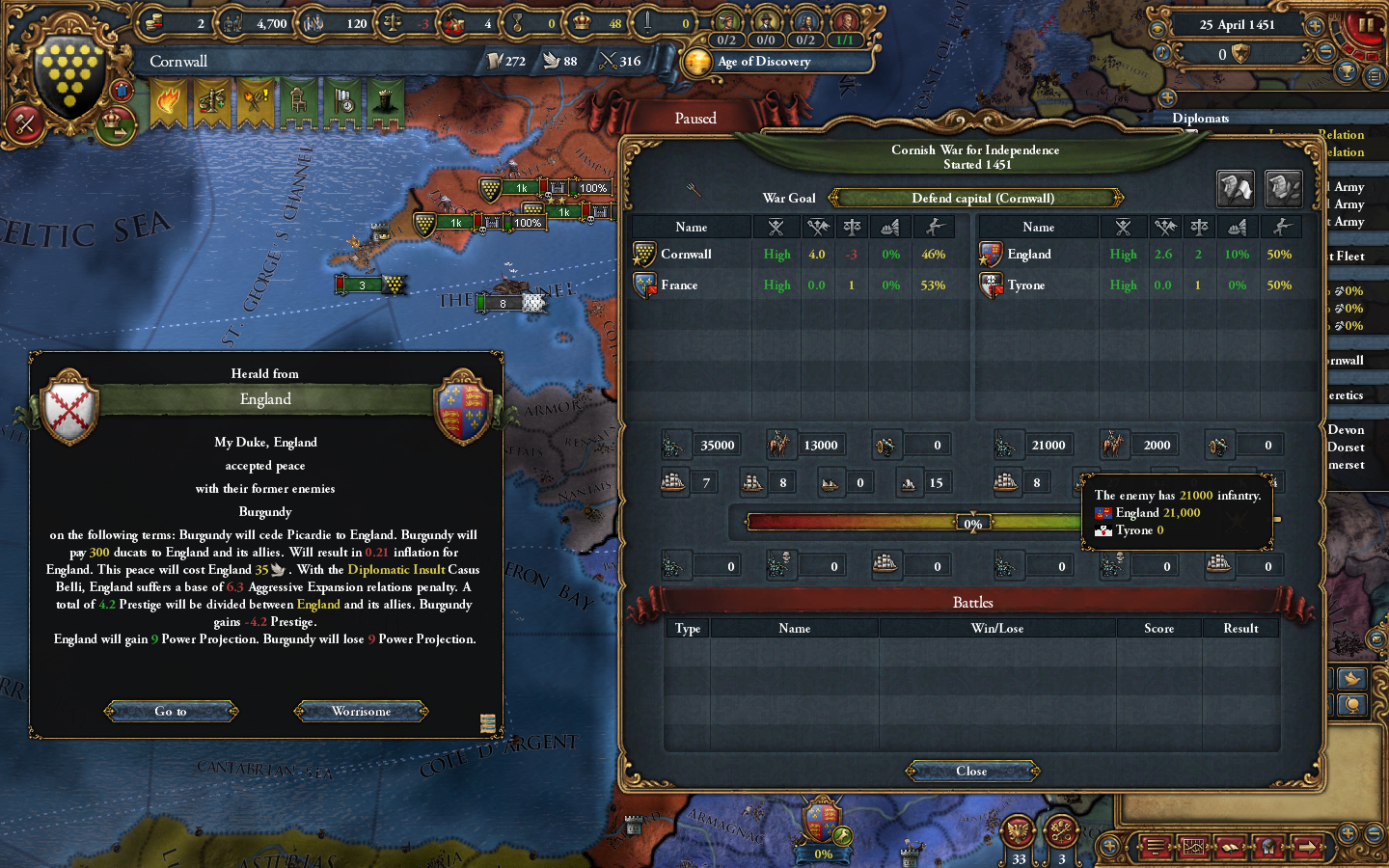Open message settings via the envelope icon
The image size is (1389, 868).
tap(1375, 639)
